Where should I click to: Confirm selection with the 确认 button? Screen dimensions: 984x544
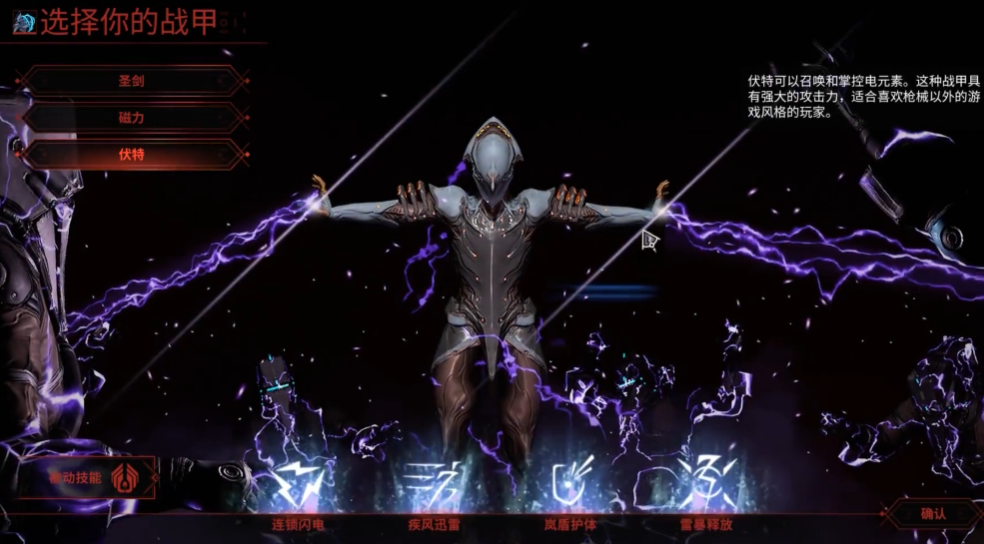click(x=932, y=513)
